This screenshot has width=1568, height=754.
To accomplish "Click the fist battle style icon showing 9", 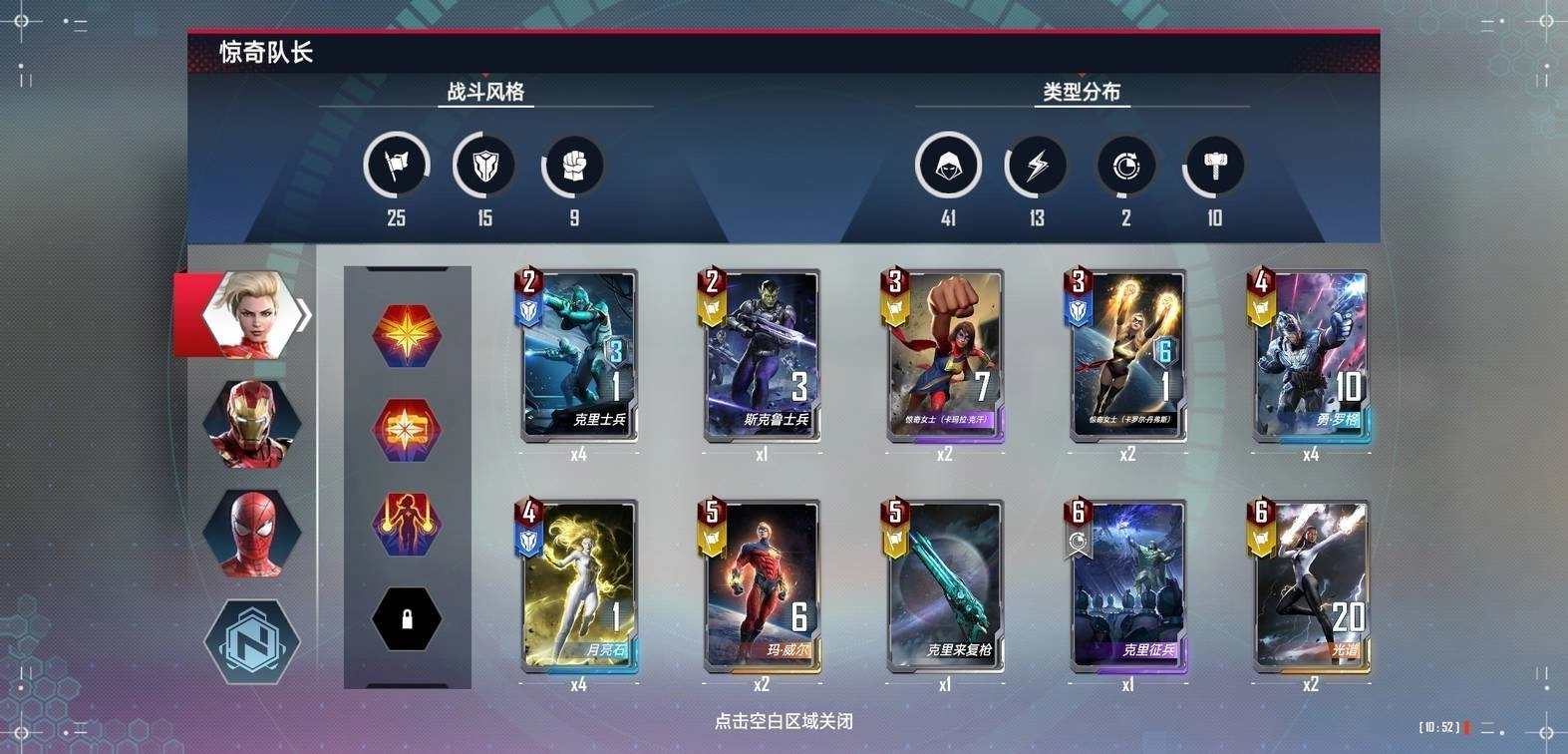I will [x=571, y=166].
